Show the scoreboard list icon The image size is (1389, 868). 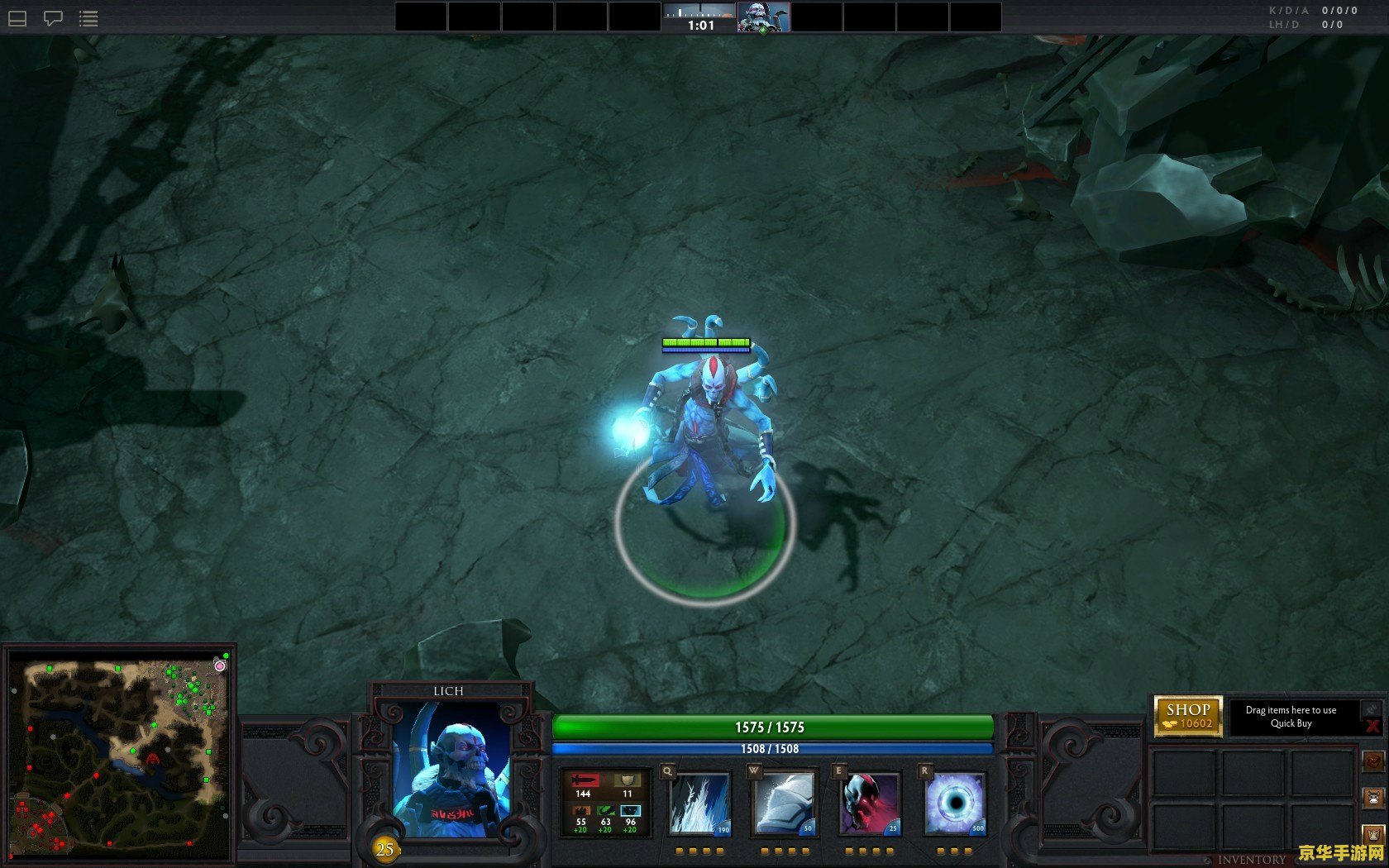88,18
